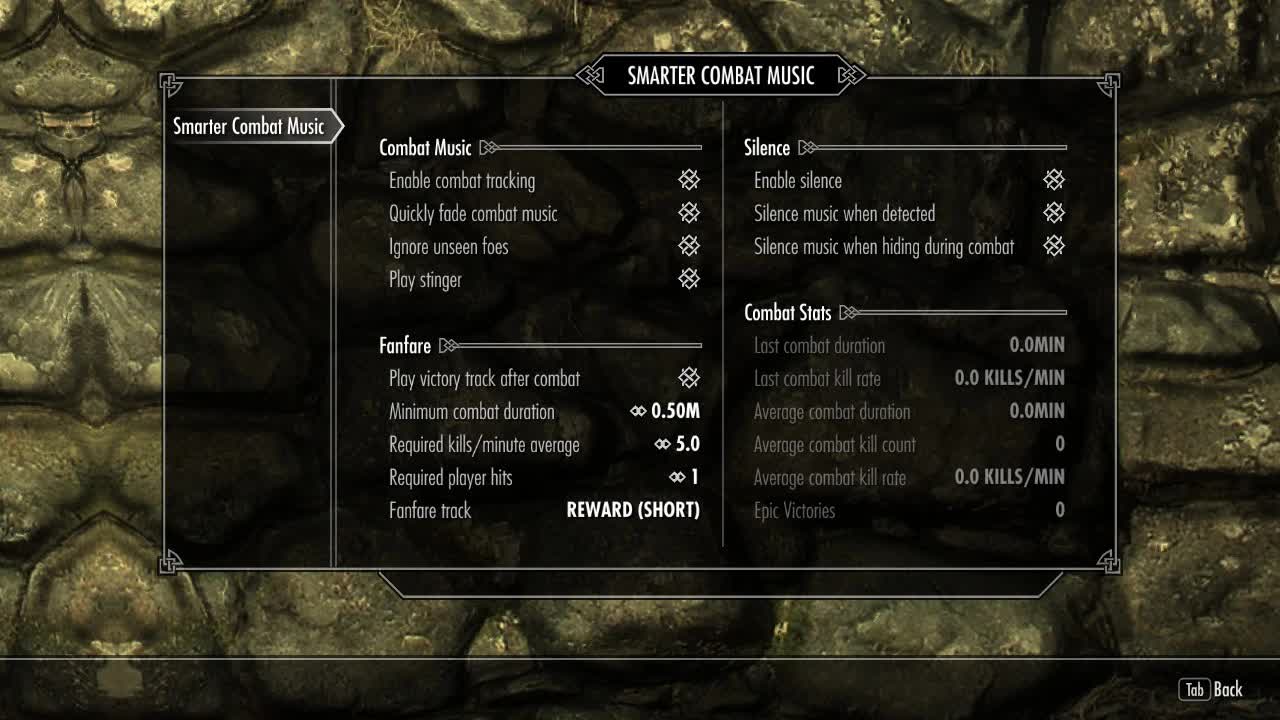Adjust the Minimum combat duration slider
This screenshot has width=1280, height=720.
(665, 411)
